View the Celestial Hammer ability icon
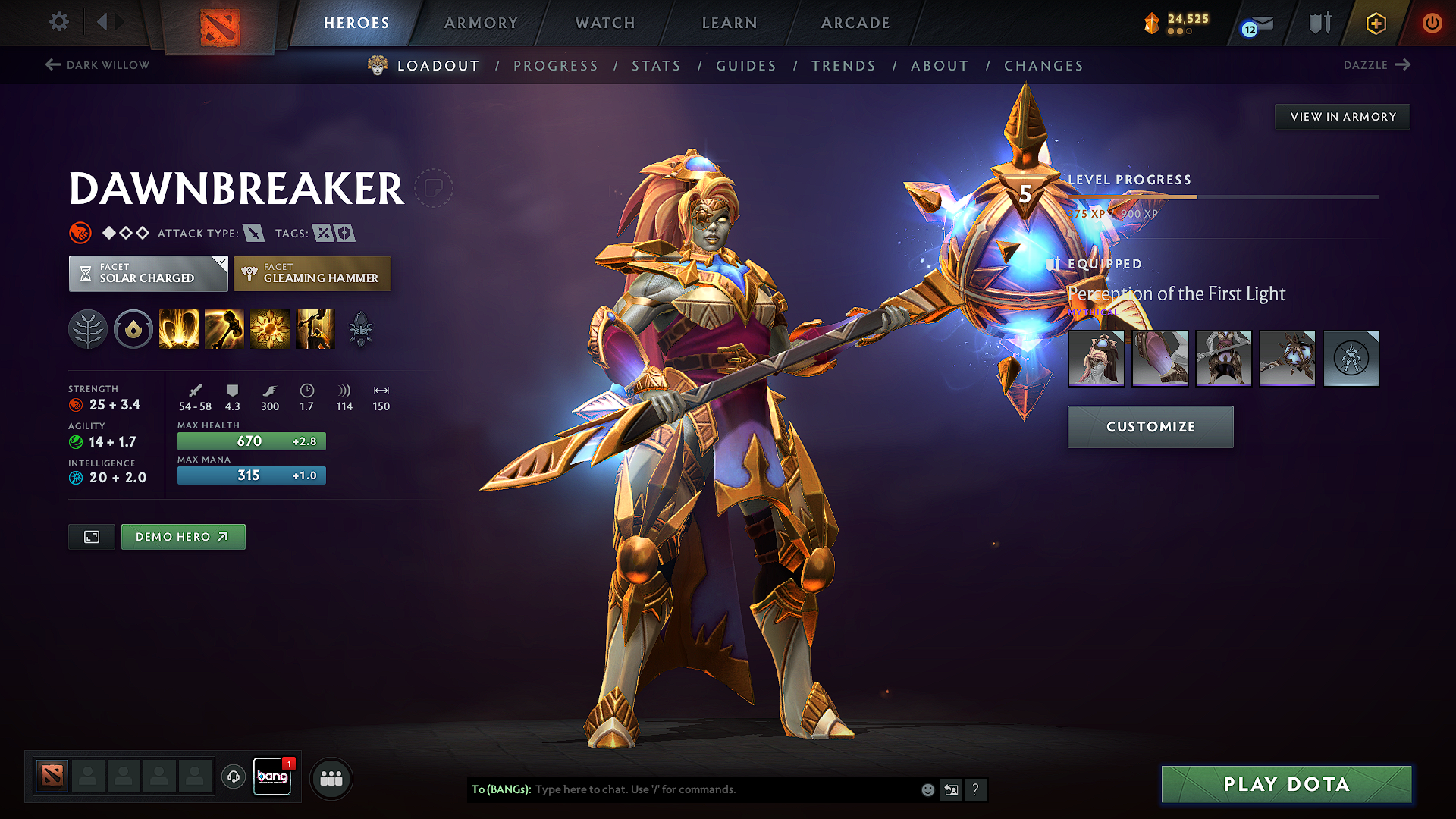Screen dimensions: 1456x819 [224, 329]
